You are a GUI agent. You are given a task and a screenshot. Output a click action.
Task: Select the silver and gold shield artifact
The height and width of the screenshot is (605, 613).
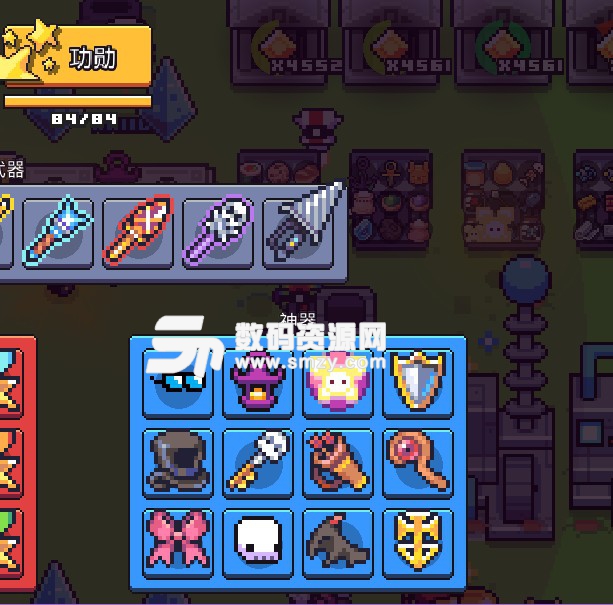418,382
